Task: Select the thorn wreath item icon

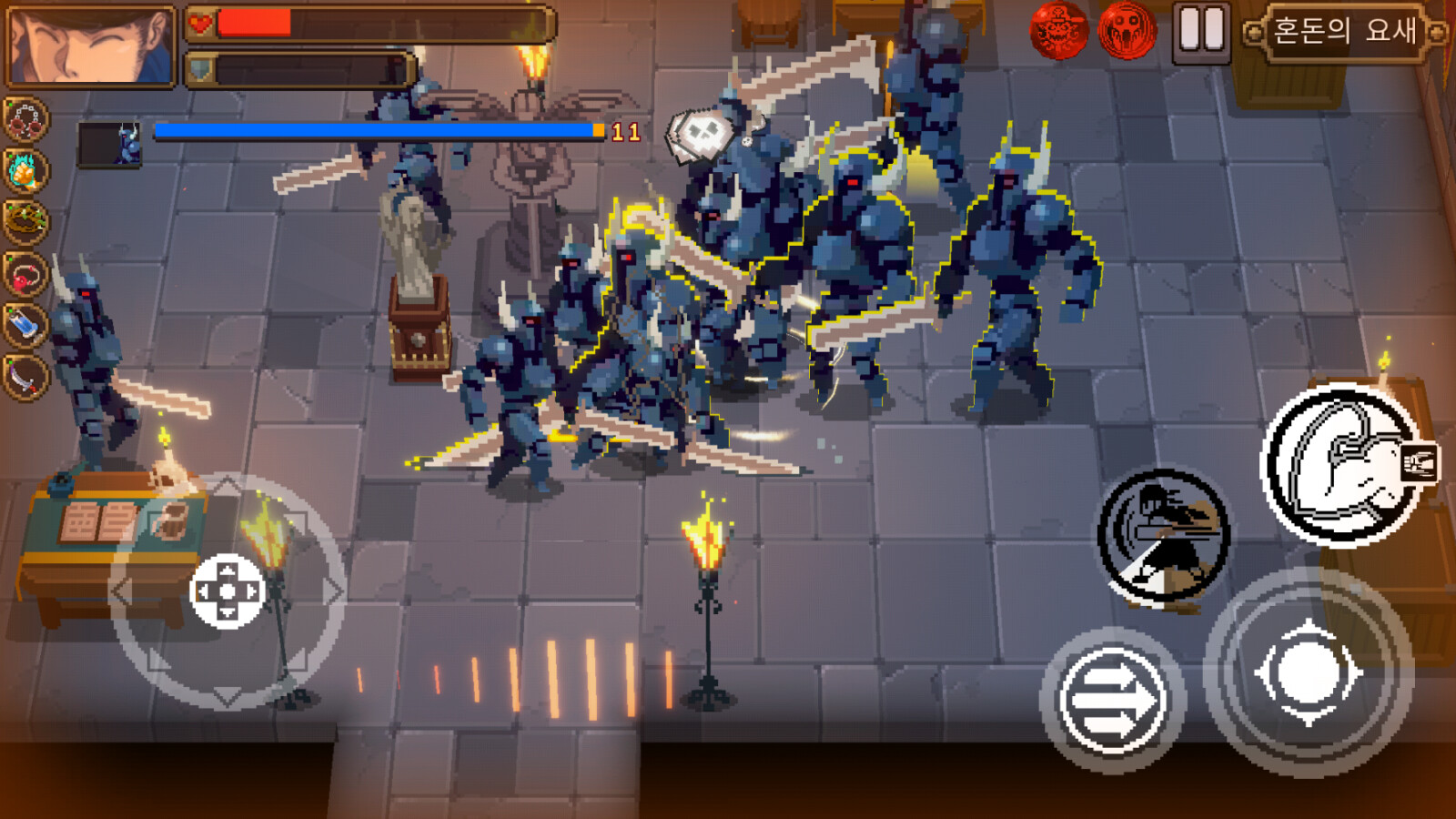Action: (x=25, y=221)
